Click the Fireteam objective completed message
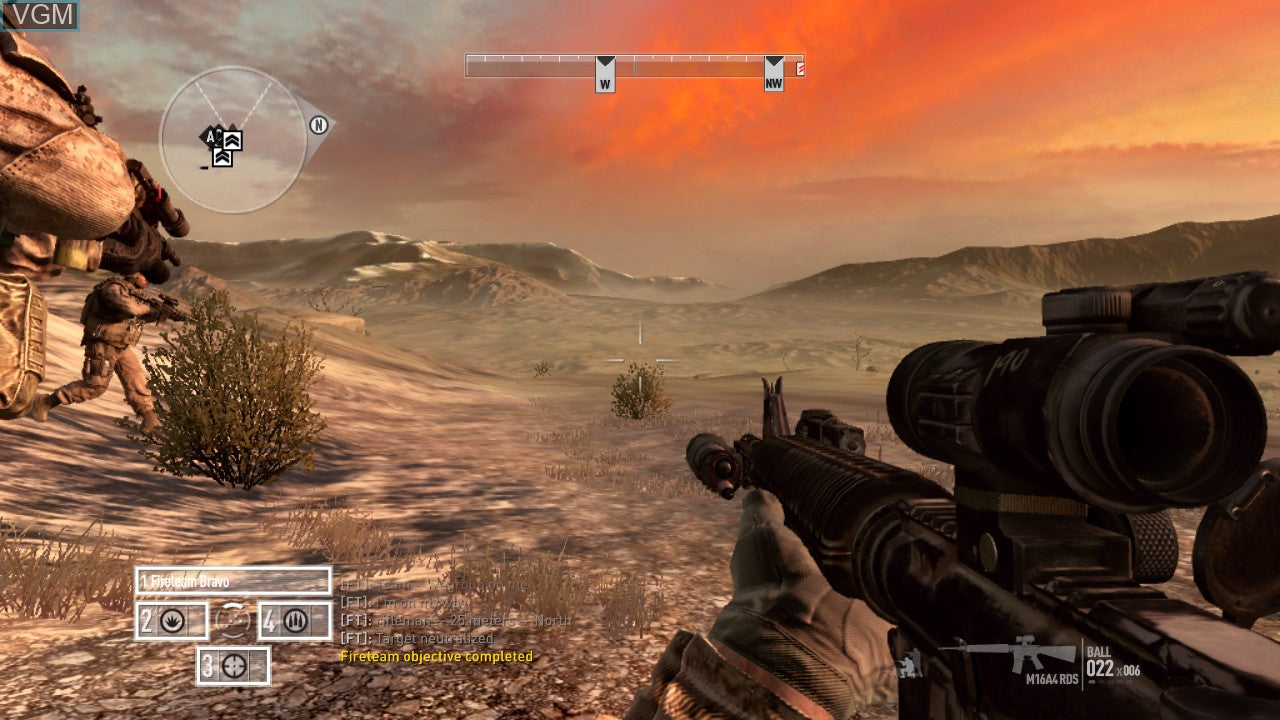 click(437, 657)
